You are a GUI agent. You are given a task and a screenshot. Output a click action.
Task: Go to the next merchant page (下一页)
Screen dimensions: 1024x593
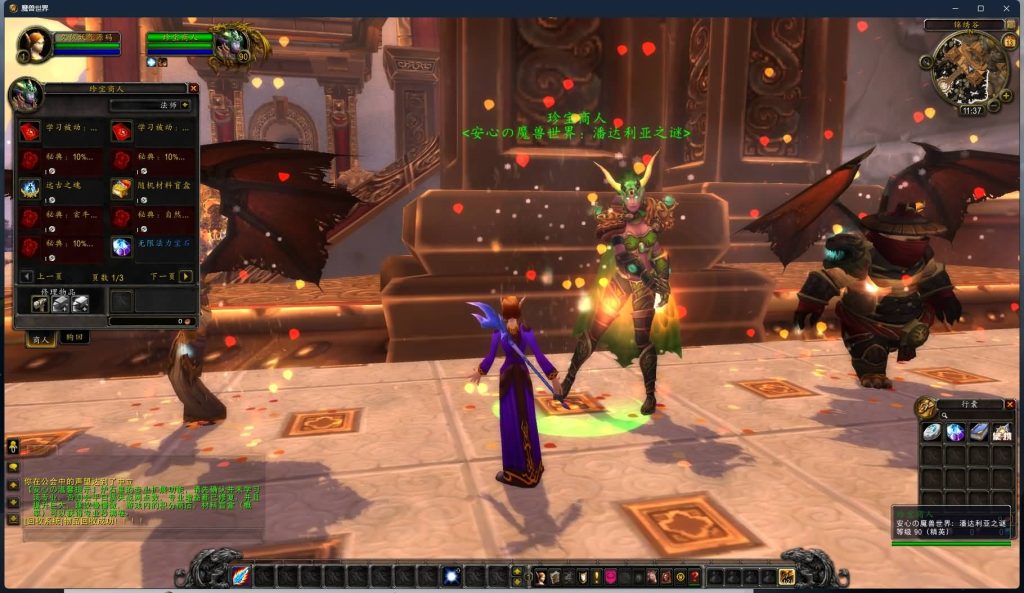pos(186,276)
